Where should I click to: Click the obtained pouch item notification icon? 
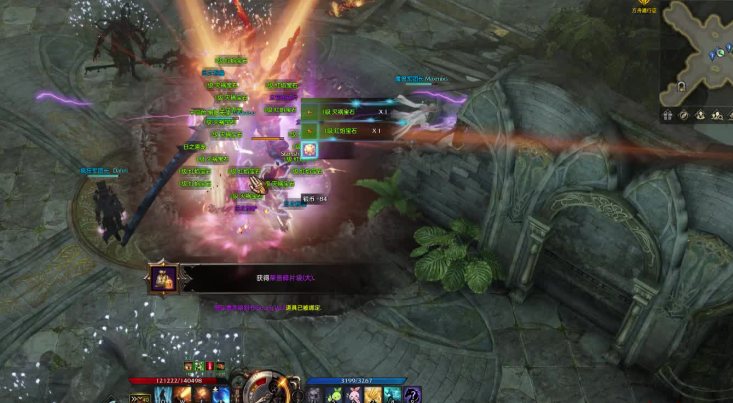164,278
